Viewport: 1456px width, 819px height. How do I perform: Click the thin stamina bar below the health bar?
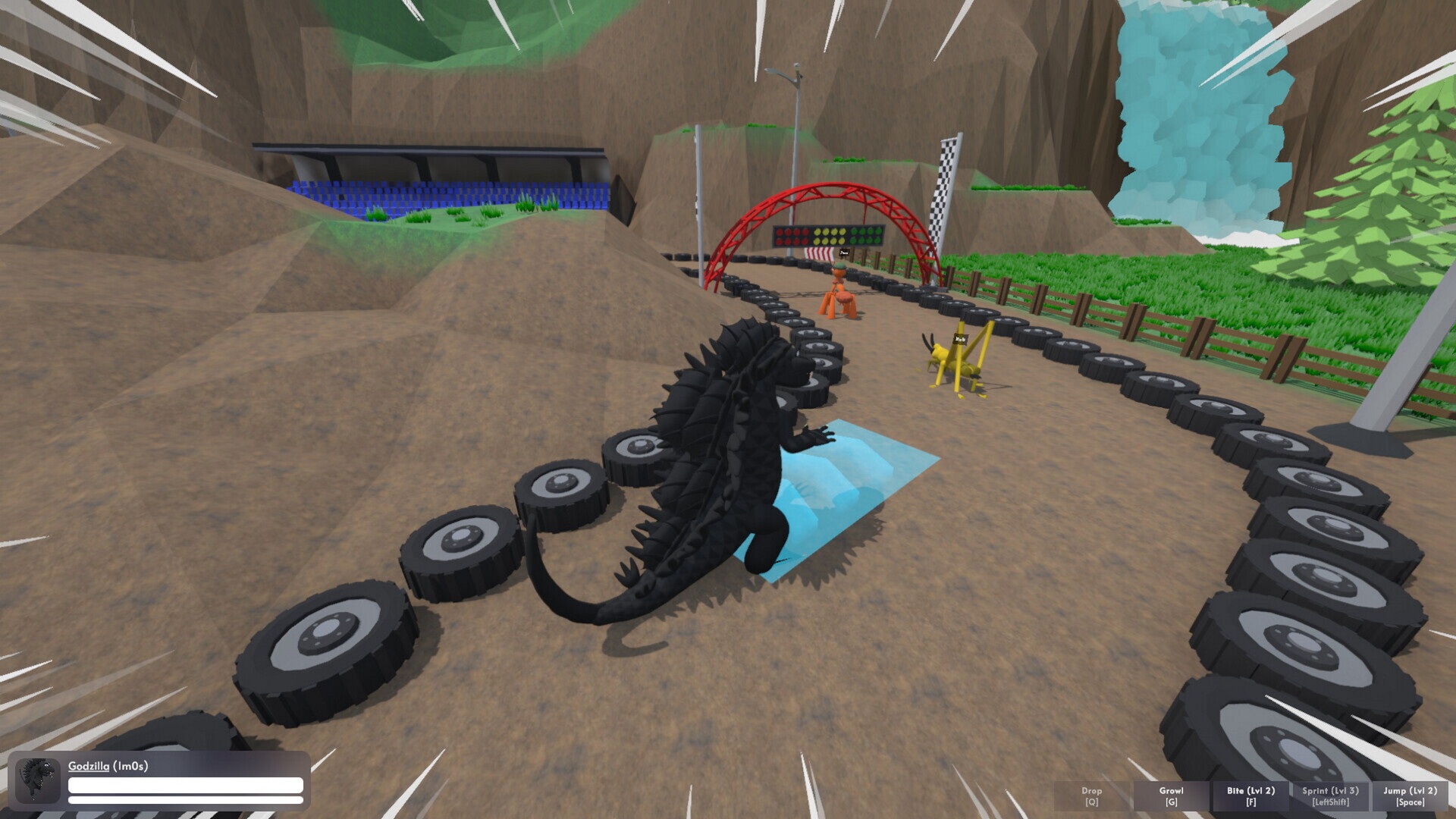click(186, 802)
